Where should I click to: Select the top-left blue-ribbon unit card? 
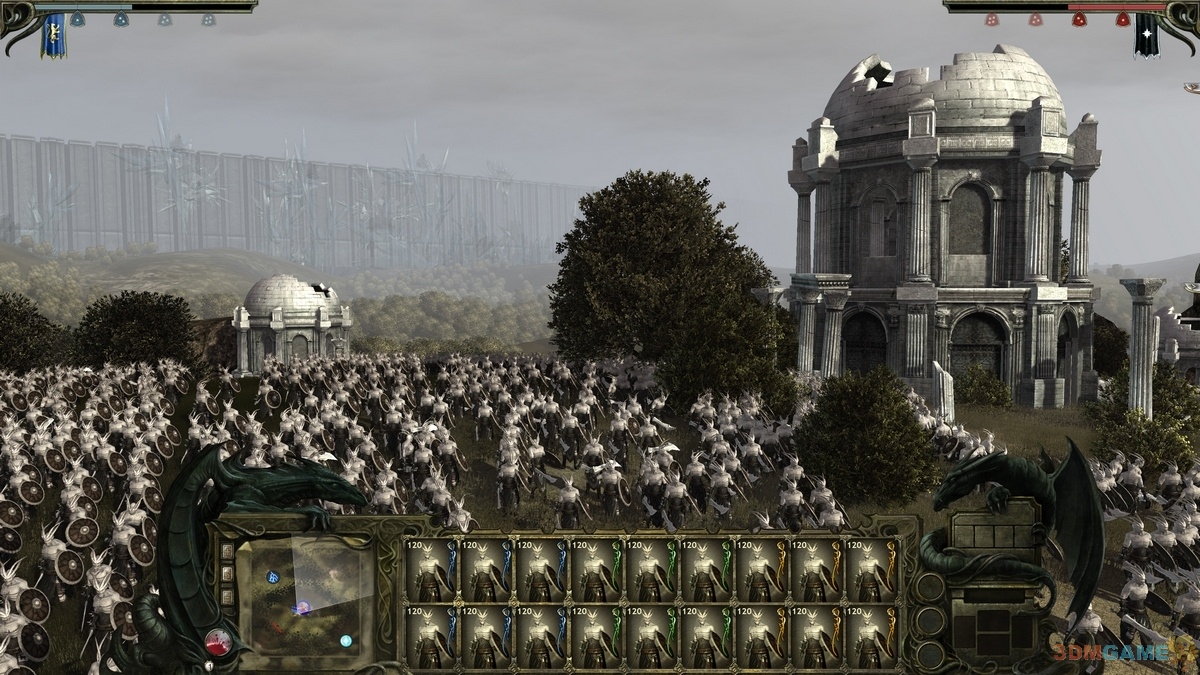pyautogui.click(x=432, y=571)
